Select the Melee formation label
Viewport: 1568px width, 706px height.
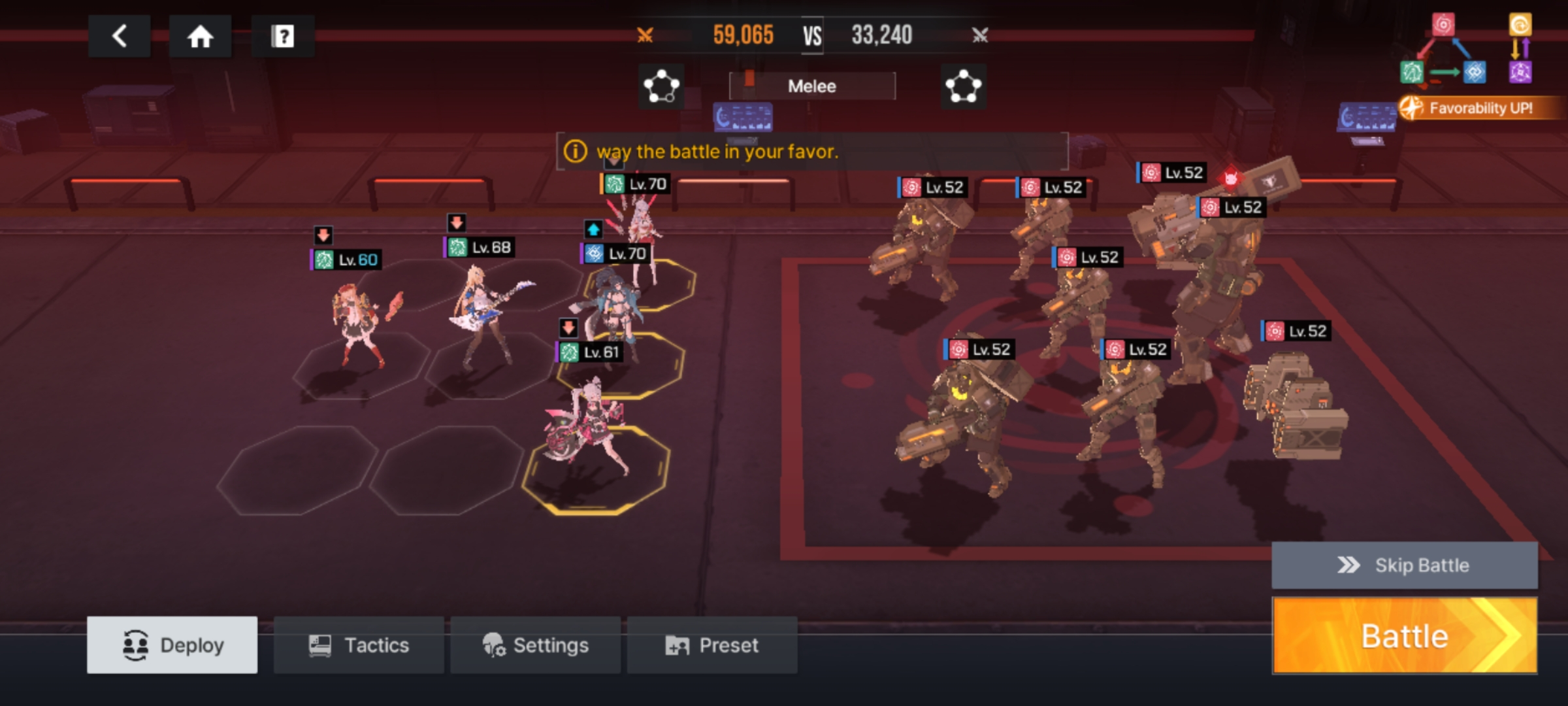(811, 86)
